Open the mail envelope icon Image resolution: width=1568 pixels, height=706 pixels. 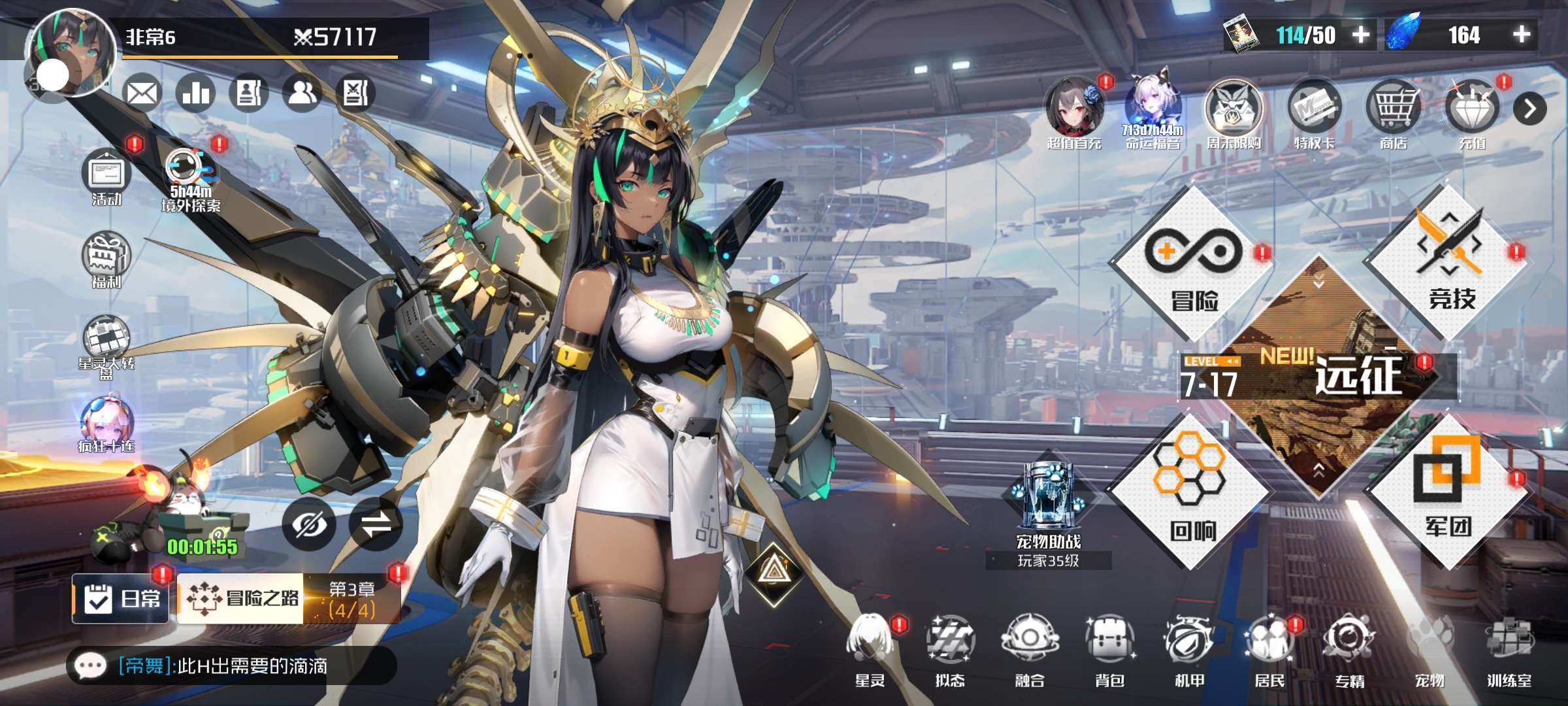(142, 93)
